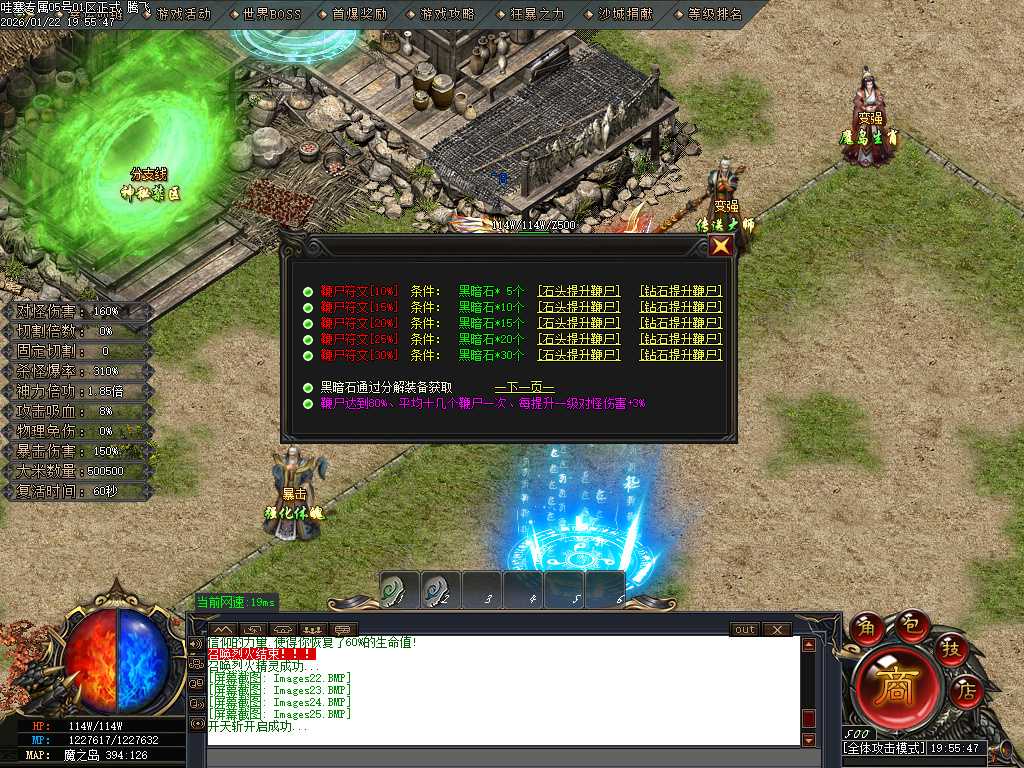Close the 鞭尸符文 dialog window

click(x=720, y=246)
